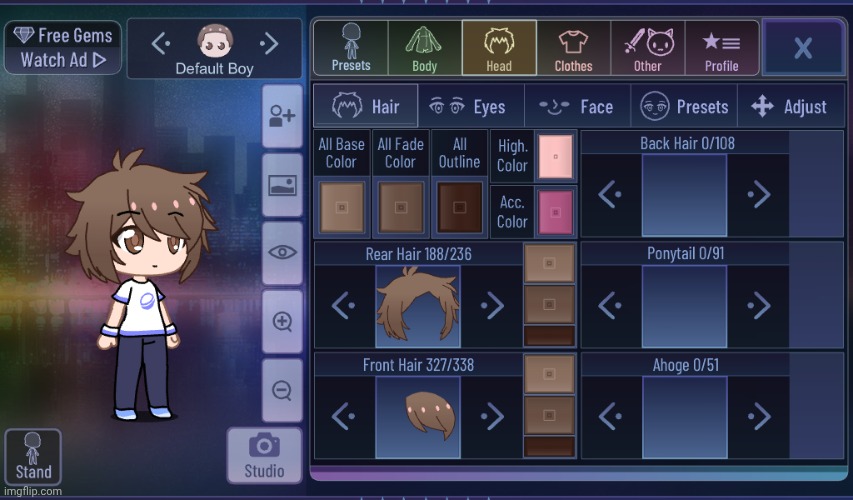Change the Stand pose

pyautogui.click(x=33, y=458)
